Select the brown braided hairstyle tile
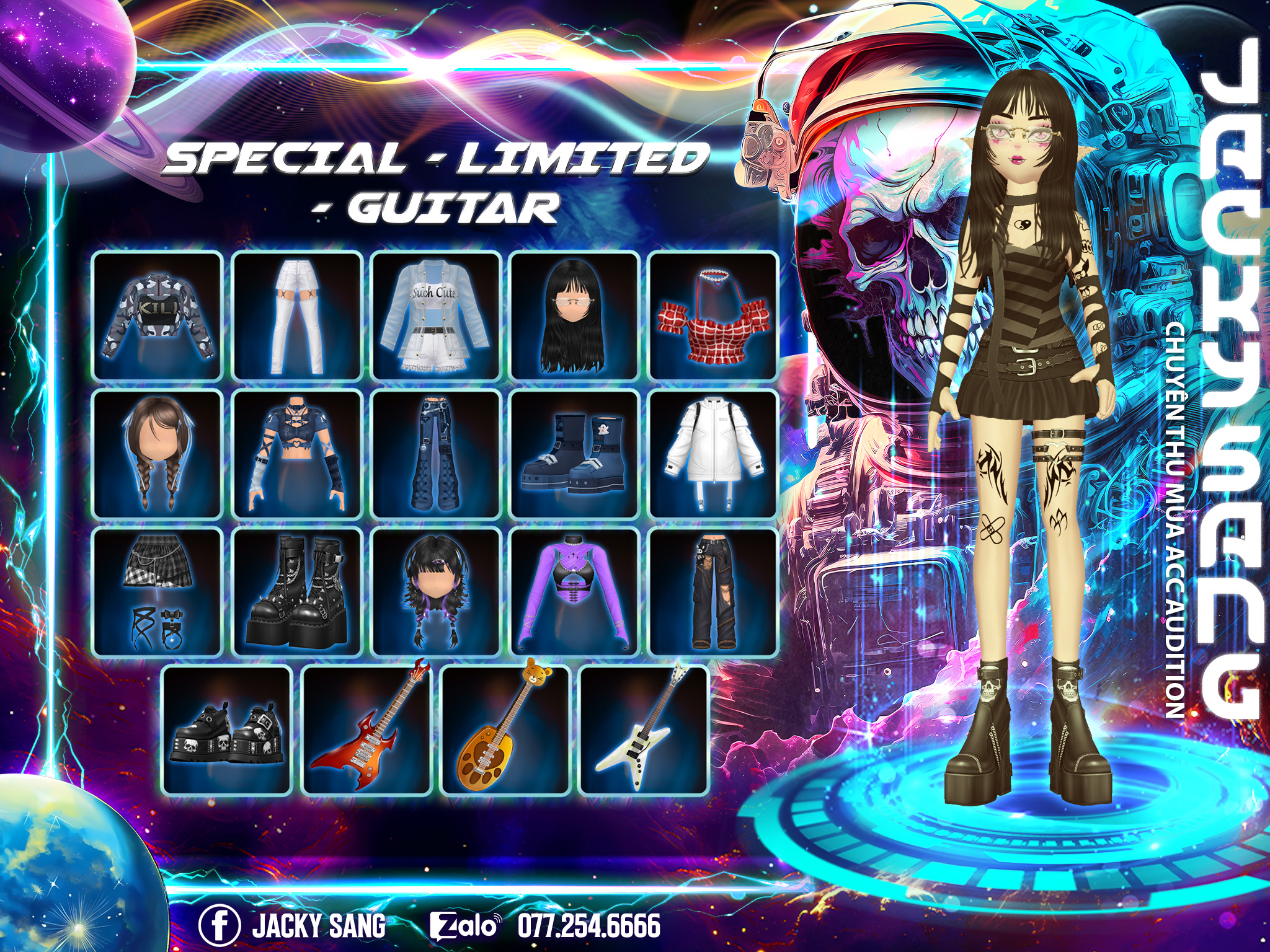This screenshot has height=952, width=1270. coord(158,454)
